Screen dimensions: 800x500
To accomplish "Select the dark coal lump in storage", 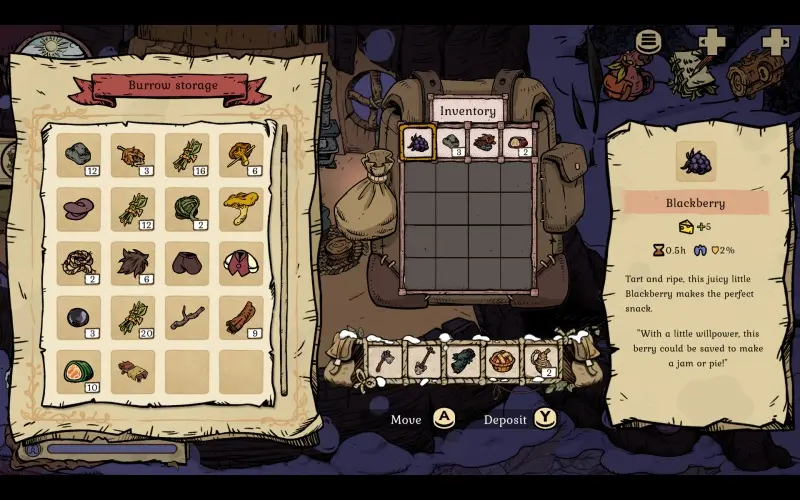I will (79, 317).
